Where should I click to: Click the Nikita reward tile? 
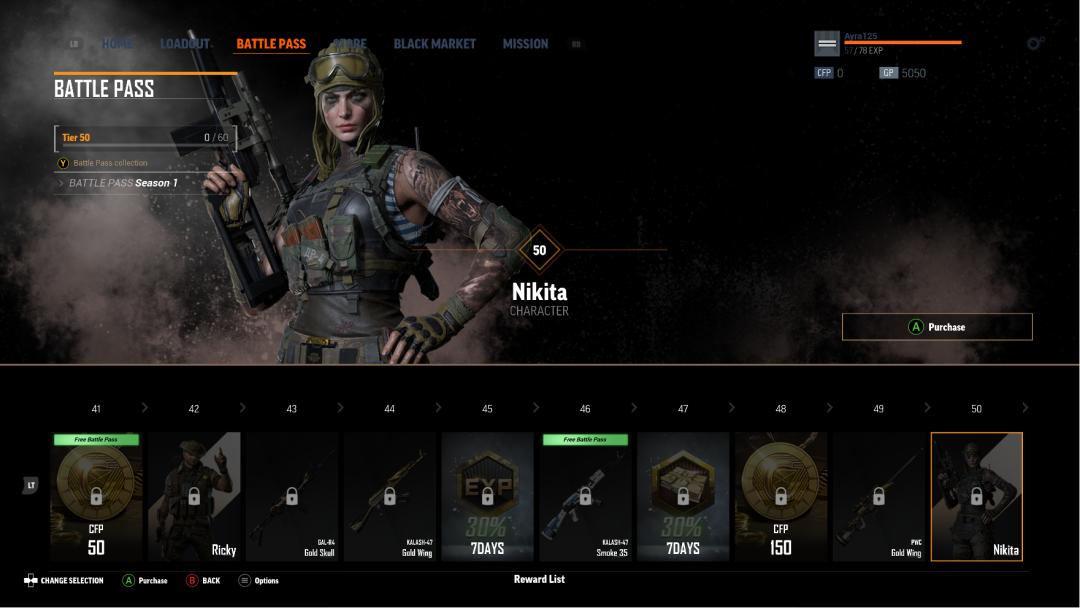tap(977, 496)
